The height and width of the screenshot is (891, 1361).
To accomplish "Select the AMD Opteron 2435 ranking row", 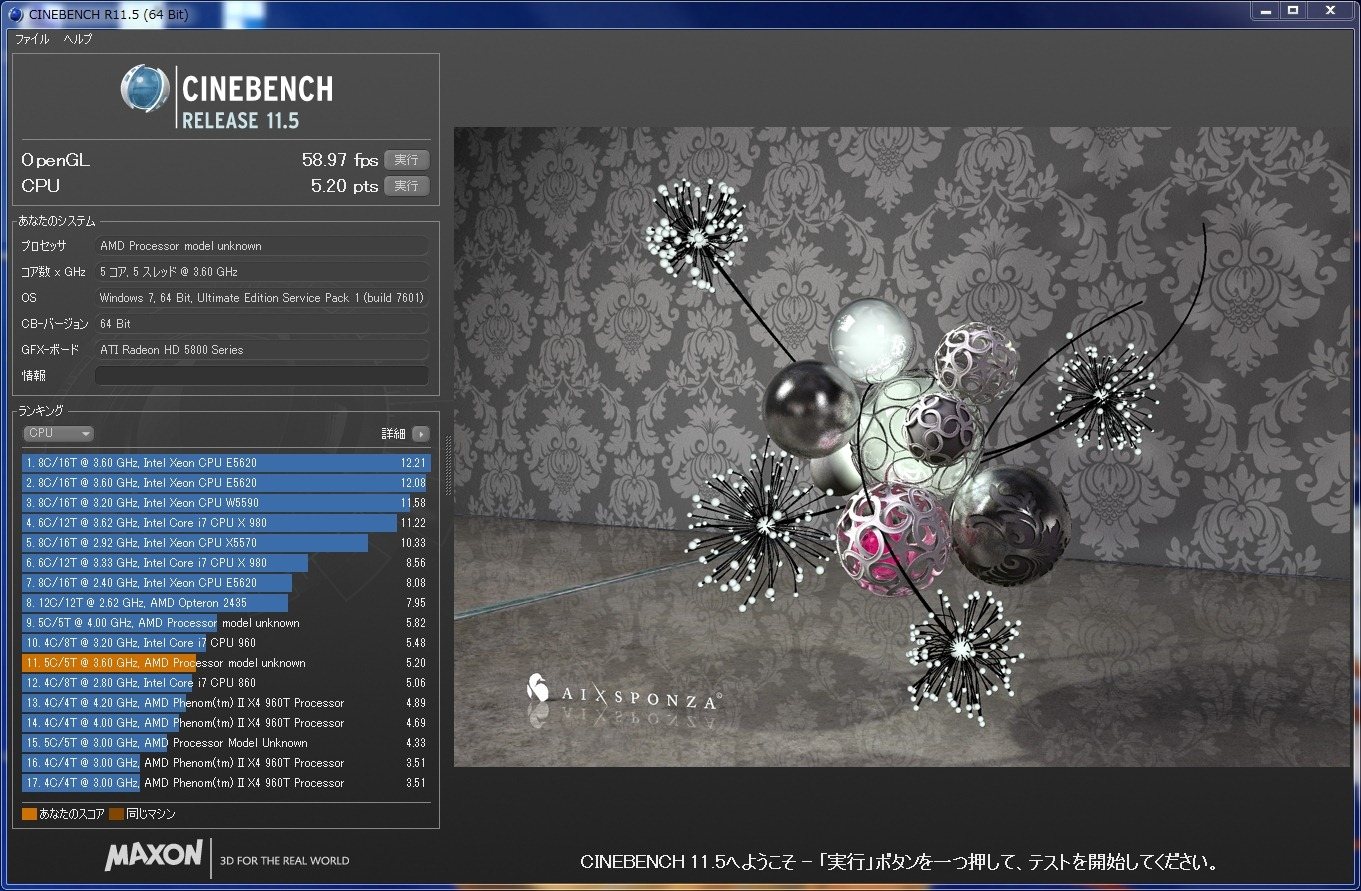I will coord(225,603).
